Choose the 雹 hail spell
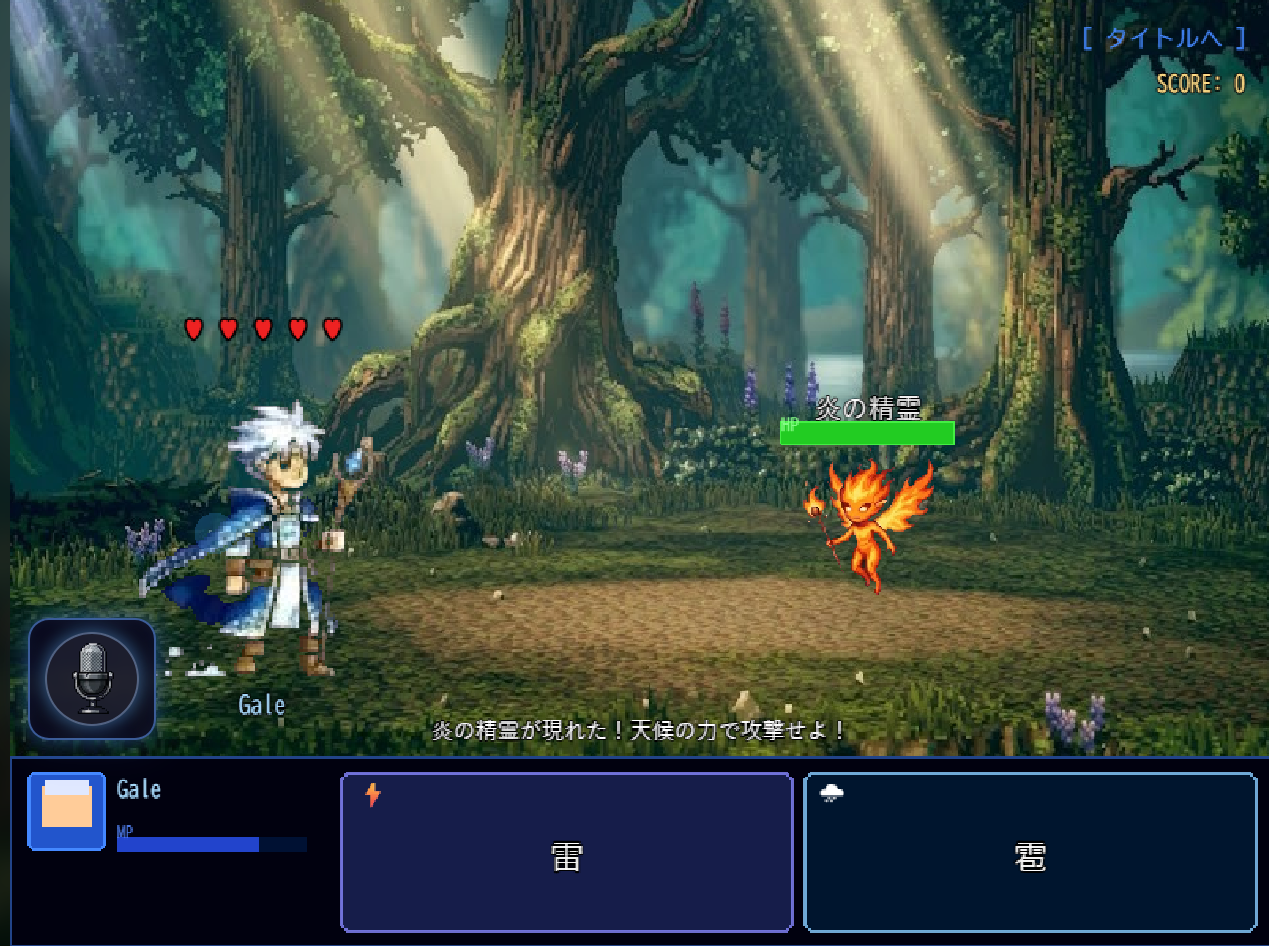This screenshot has height=946, width=1269. tap(1029, 853)
